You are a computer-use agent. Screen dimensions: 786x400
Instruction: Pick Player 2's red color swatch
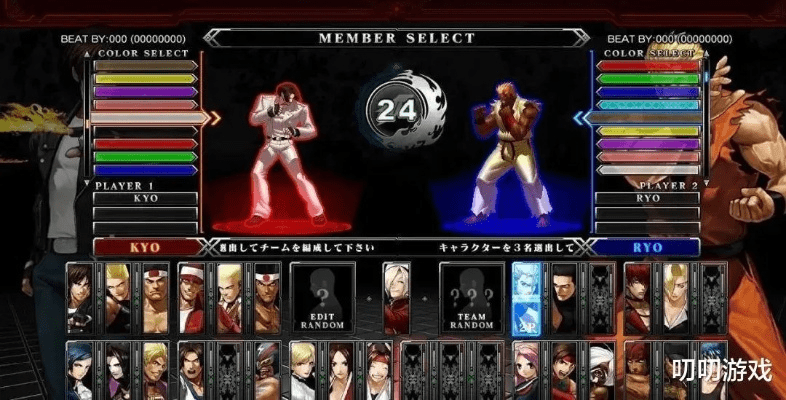click(648, 66)
